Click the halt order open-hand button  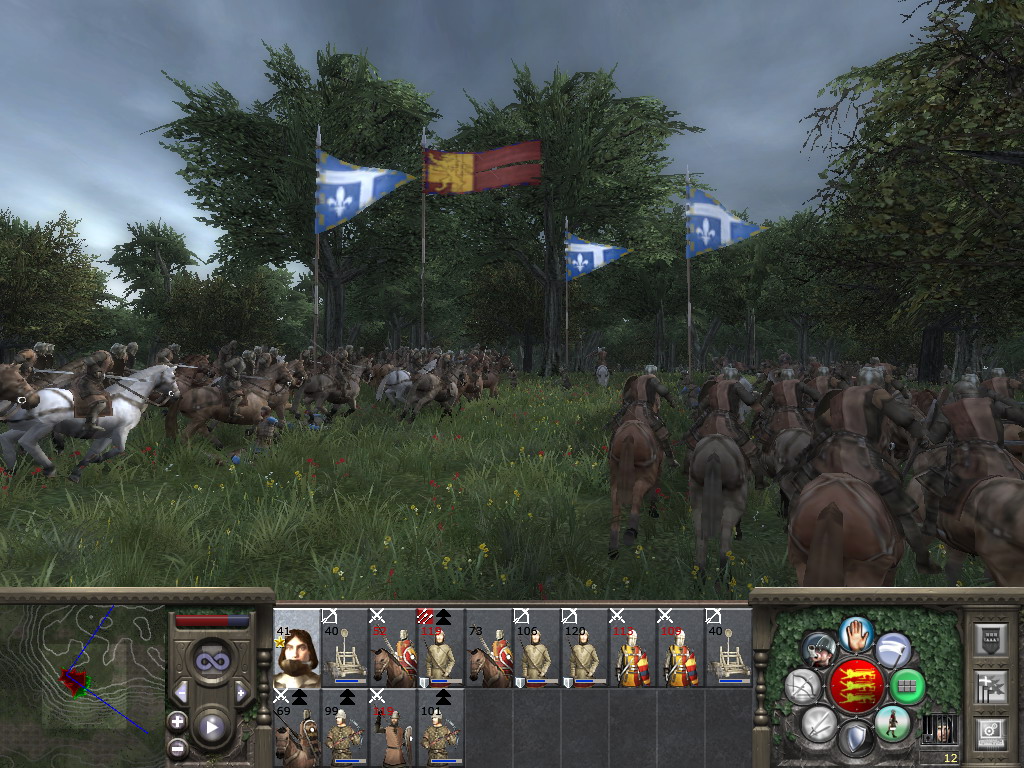(x=856, y=634)
